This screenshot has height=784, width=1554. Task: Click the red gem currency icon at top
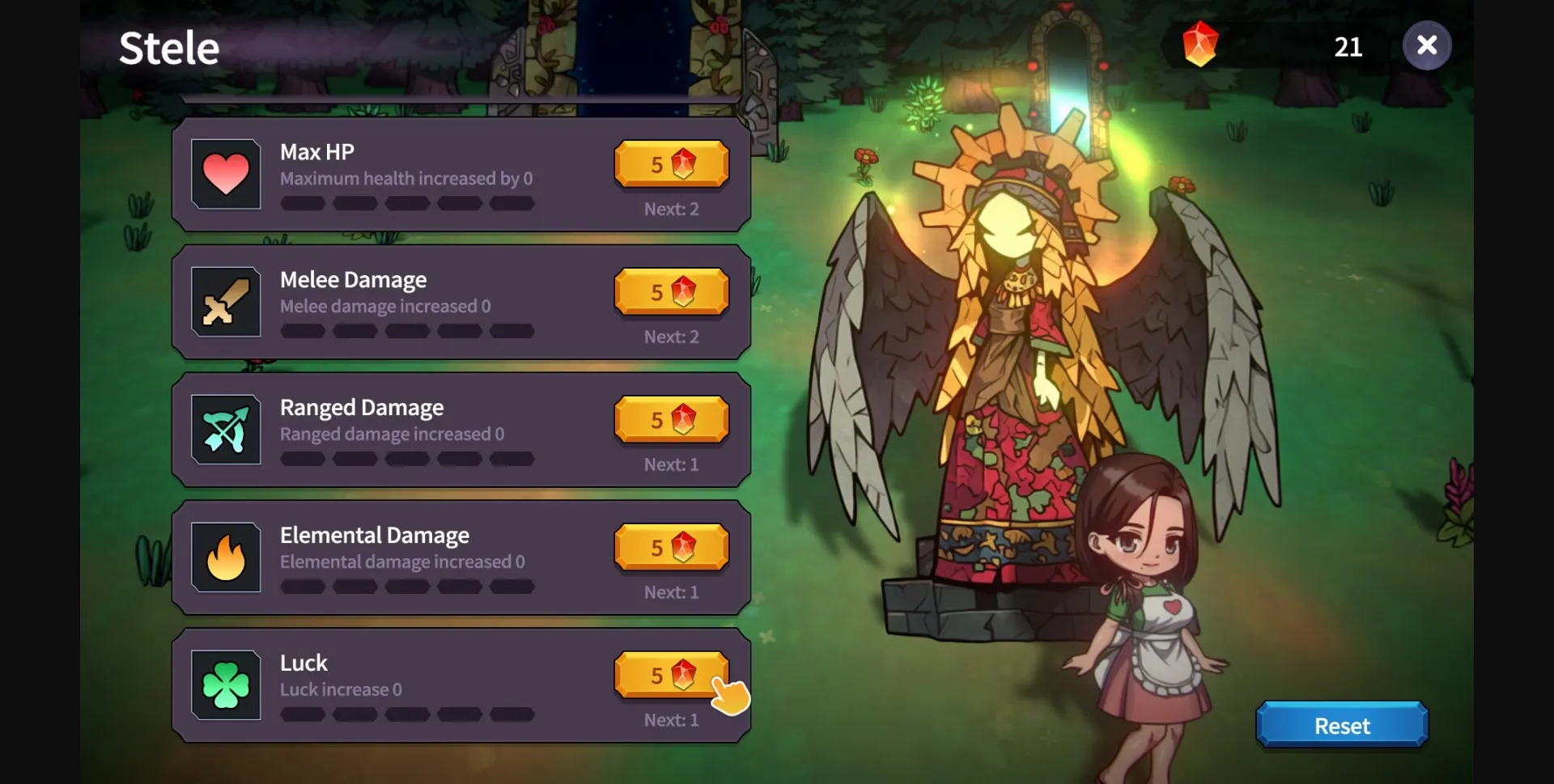click(x=1199, y=44)
